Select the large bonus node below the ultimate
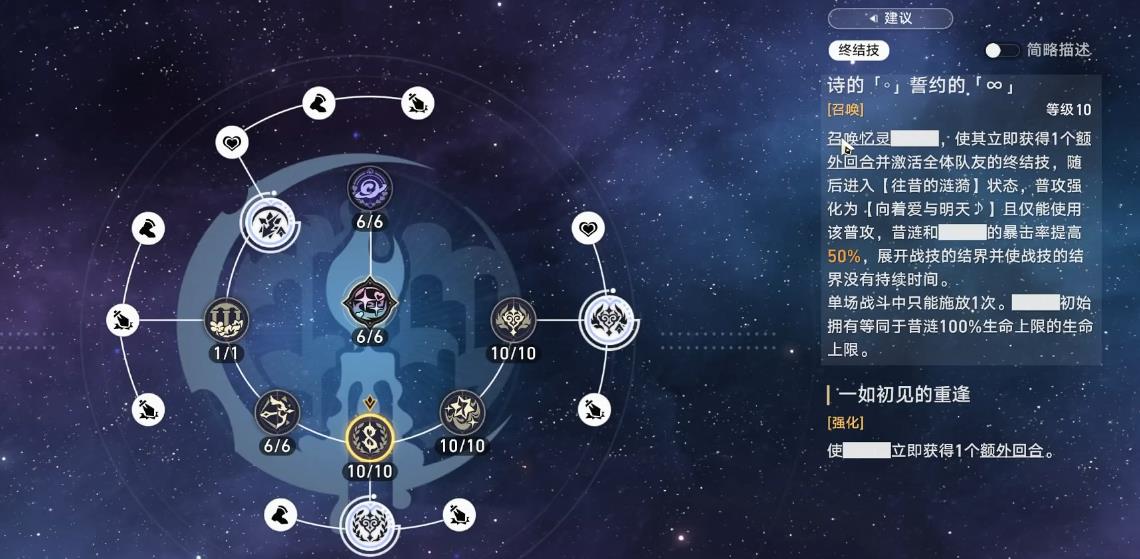Image resolution: width=1140 pixels, height=559 pixels. point(369,522)
